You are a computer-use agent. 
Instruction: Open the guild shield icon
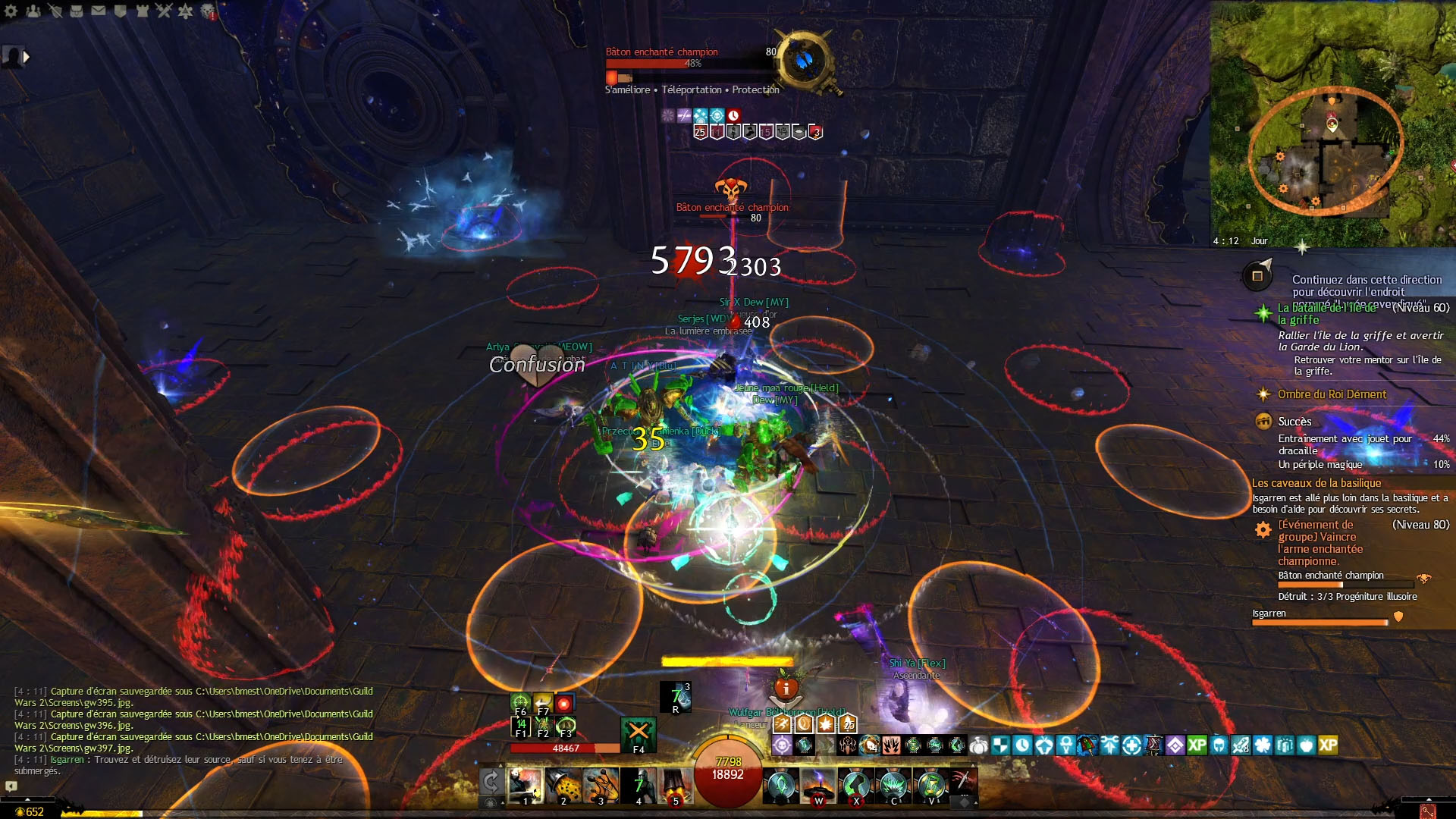(x=121, y=11)
